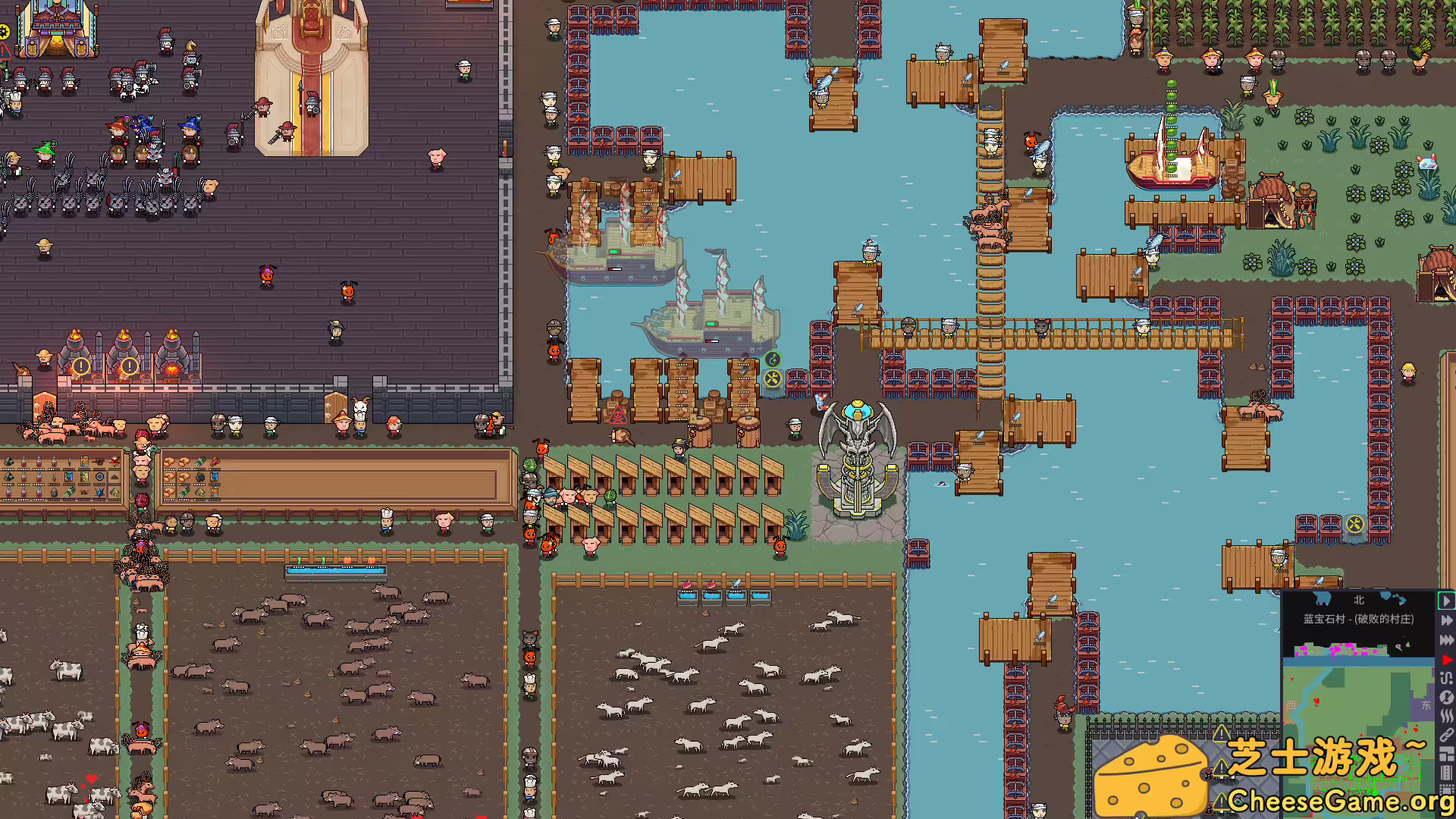Select the single-speed play icon
Screen dimensions: 1456x819
click(x=1445, y=601)
